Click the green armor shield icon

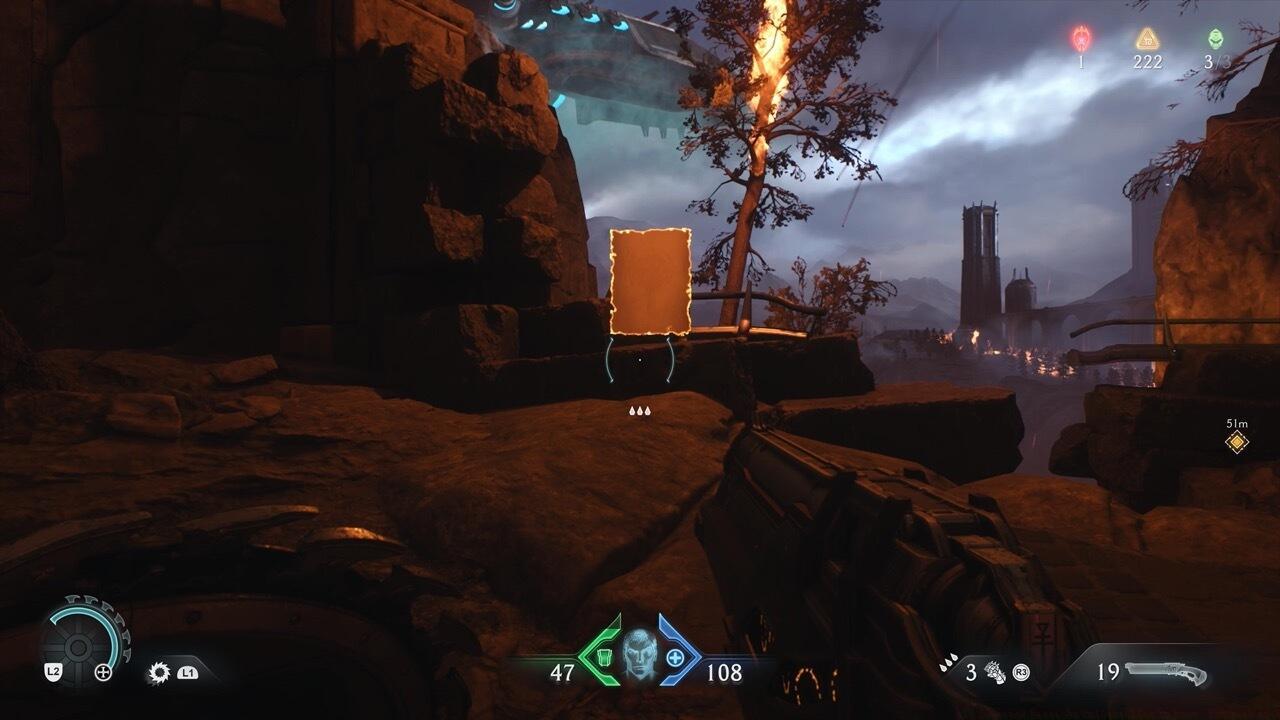[x=602, y=657]
